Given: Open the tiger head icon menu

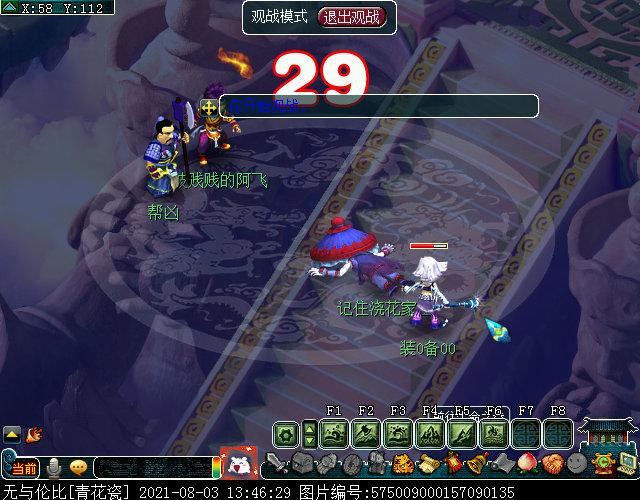Looking at the screenshot, I should [x=402, y=464].
